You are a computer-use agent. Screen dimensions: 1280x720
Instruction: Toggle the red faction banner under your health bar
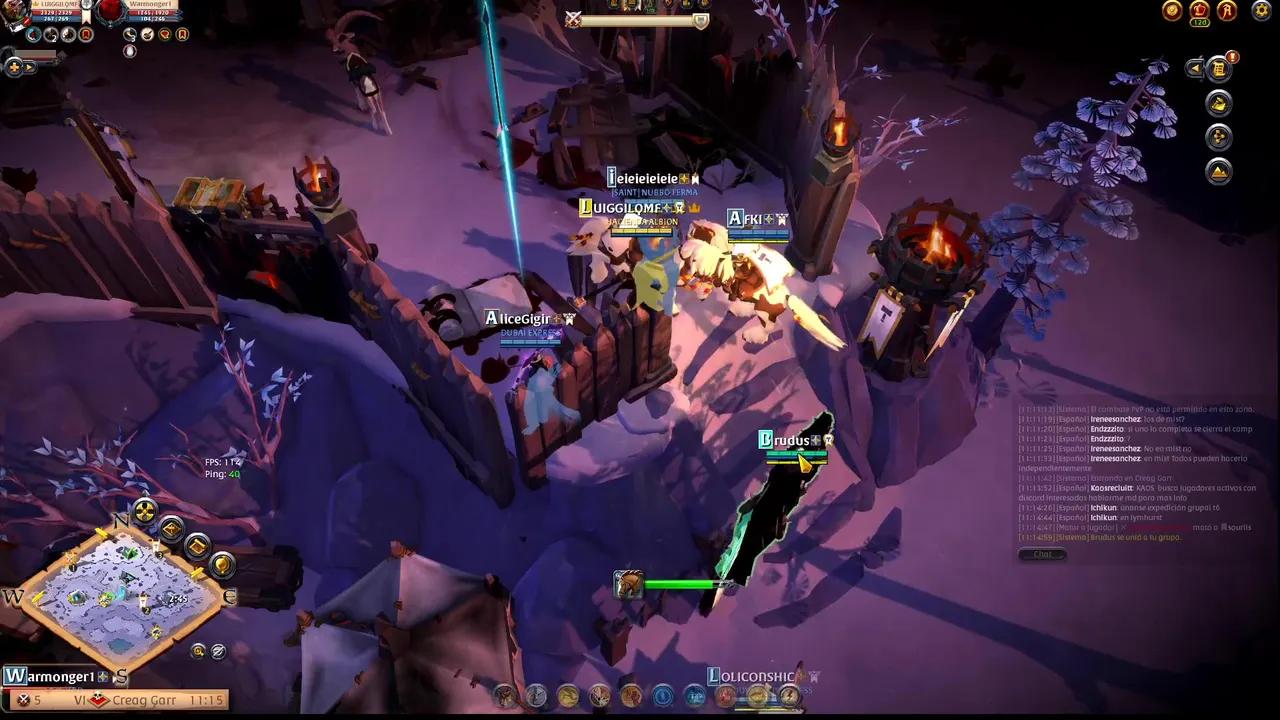click(x=86, y=35)
